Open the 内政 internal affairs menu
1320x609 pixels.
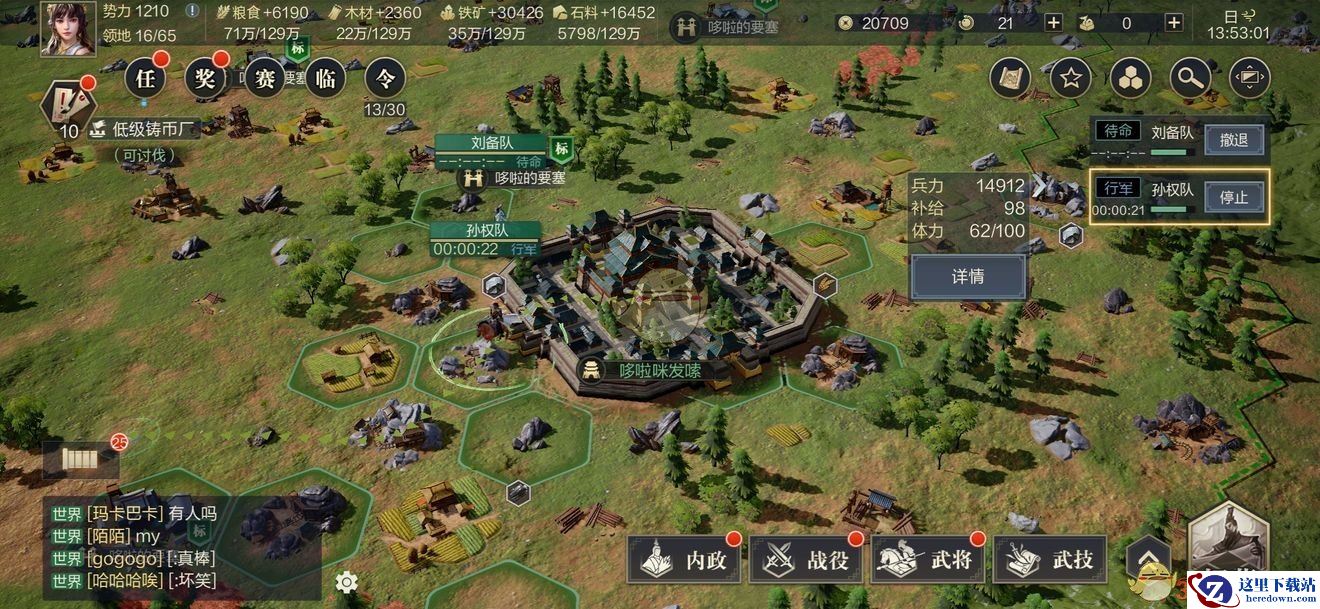coord(684,560)
